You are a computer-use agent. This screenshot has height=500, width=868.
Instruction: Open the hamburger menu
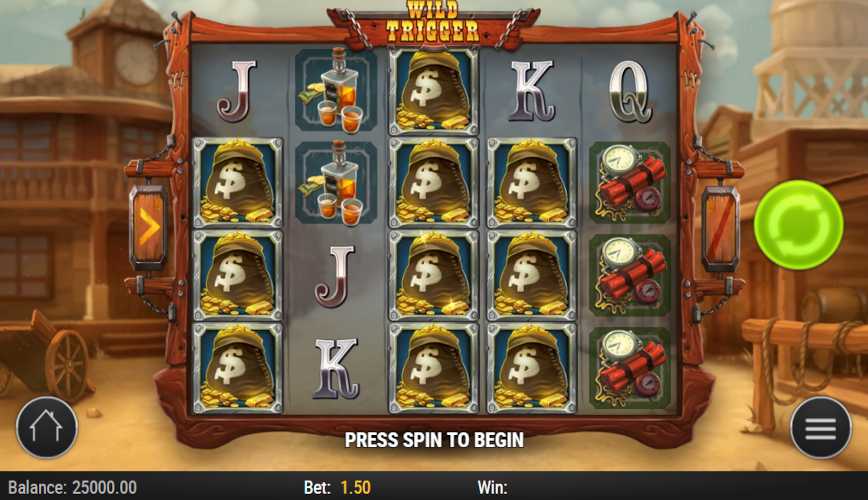[820, 428]
